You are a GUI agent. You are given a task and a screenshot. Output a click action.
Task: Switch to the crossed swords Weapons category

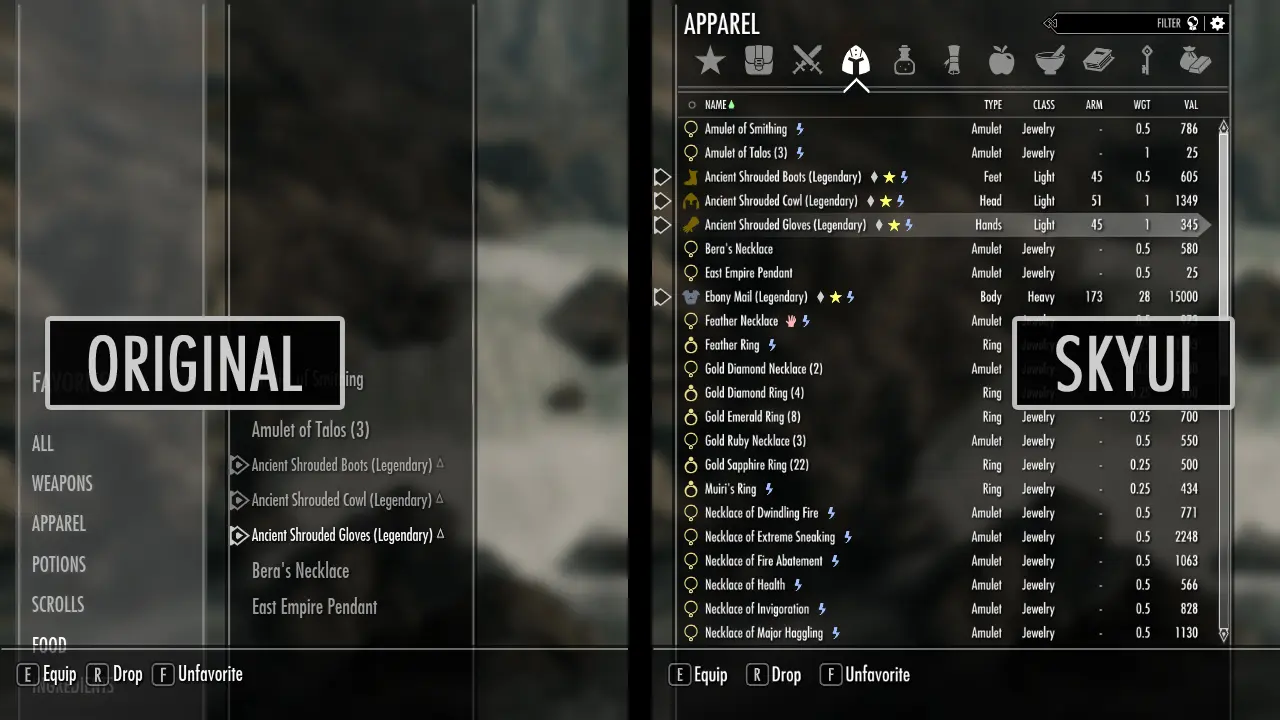coord(808,60)
